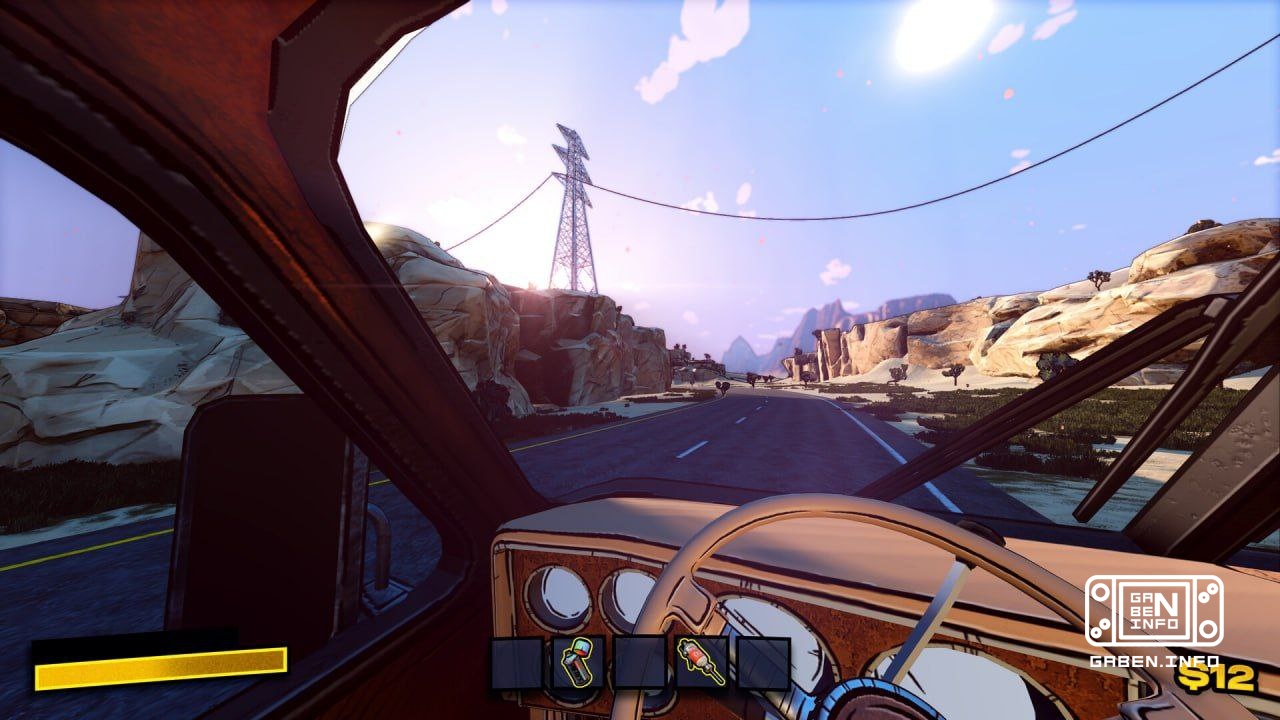Select the red syringe hotbar slot

point(702,663)
